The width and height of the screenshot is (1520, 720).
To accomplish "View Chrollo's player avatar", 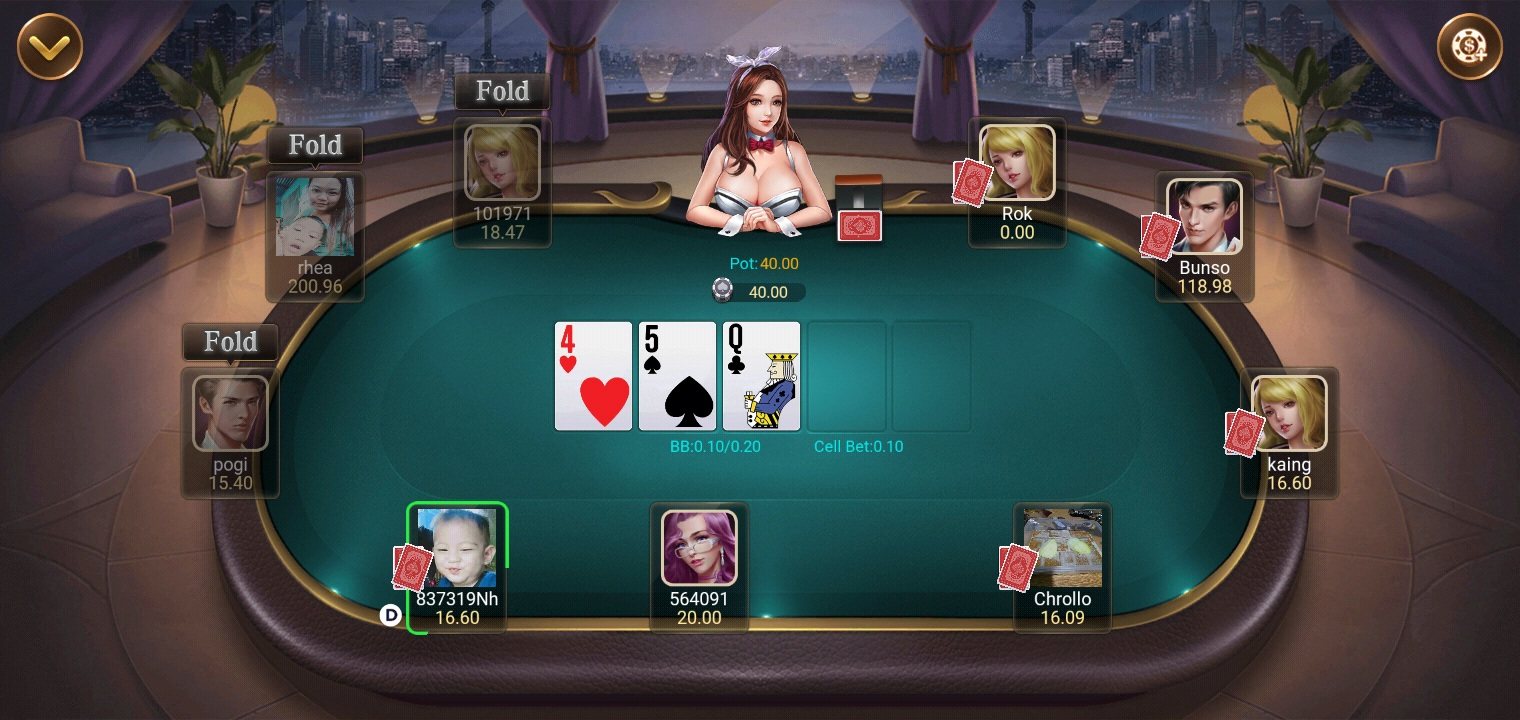I will point(1062,548).
